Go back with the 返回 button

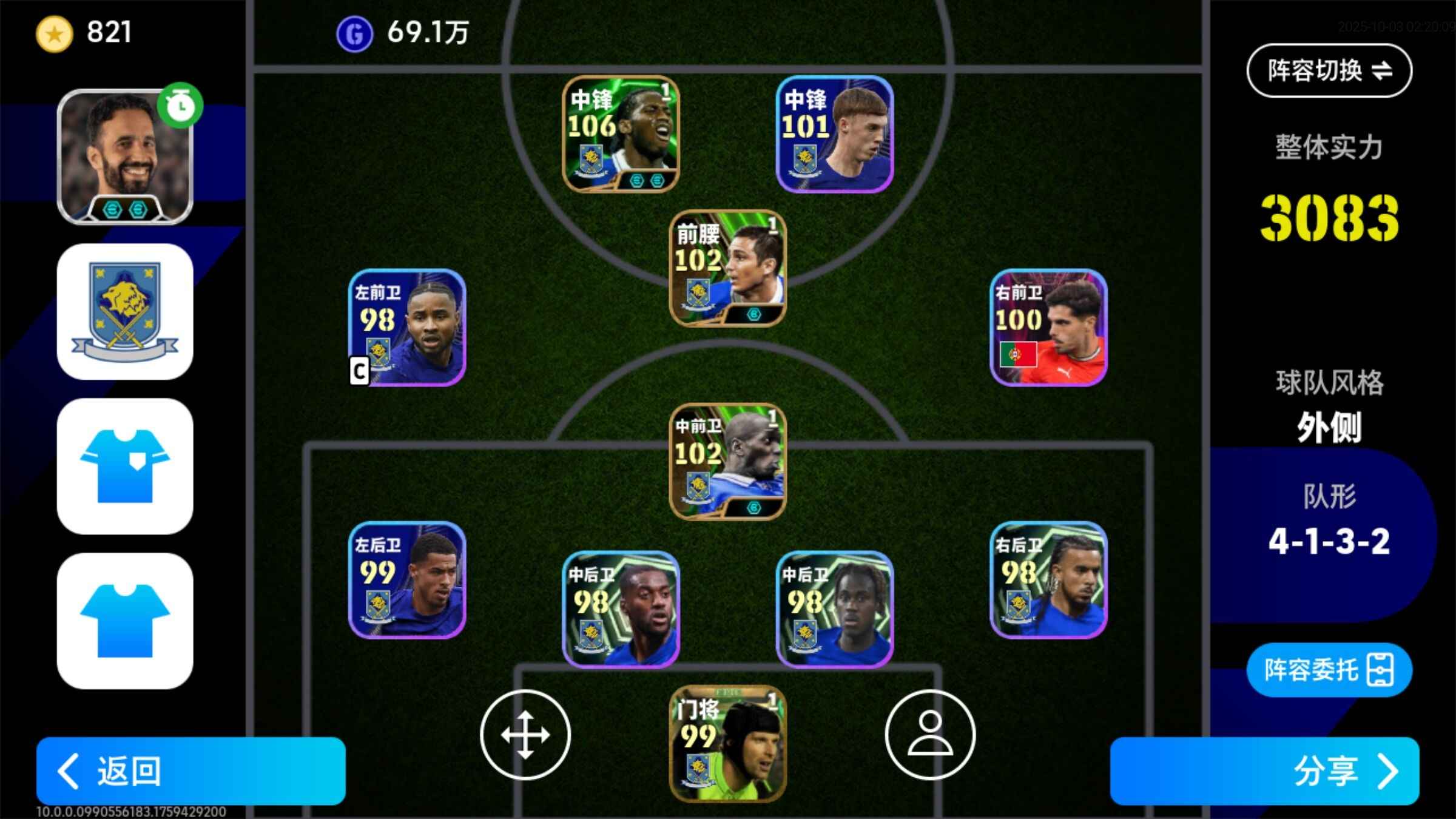(x=190, y=770)
